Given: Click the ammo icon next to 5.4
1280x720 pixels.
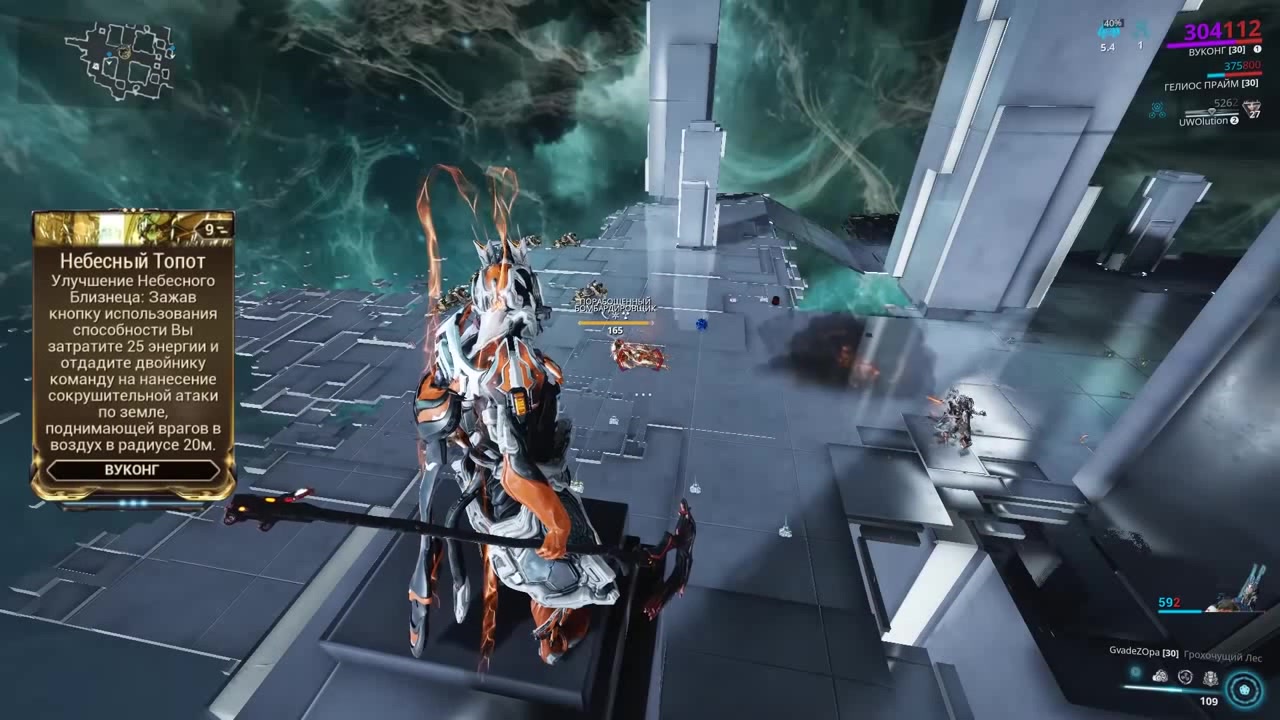Looking at the screenshot, I should [1109, 32].
